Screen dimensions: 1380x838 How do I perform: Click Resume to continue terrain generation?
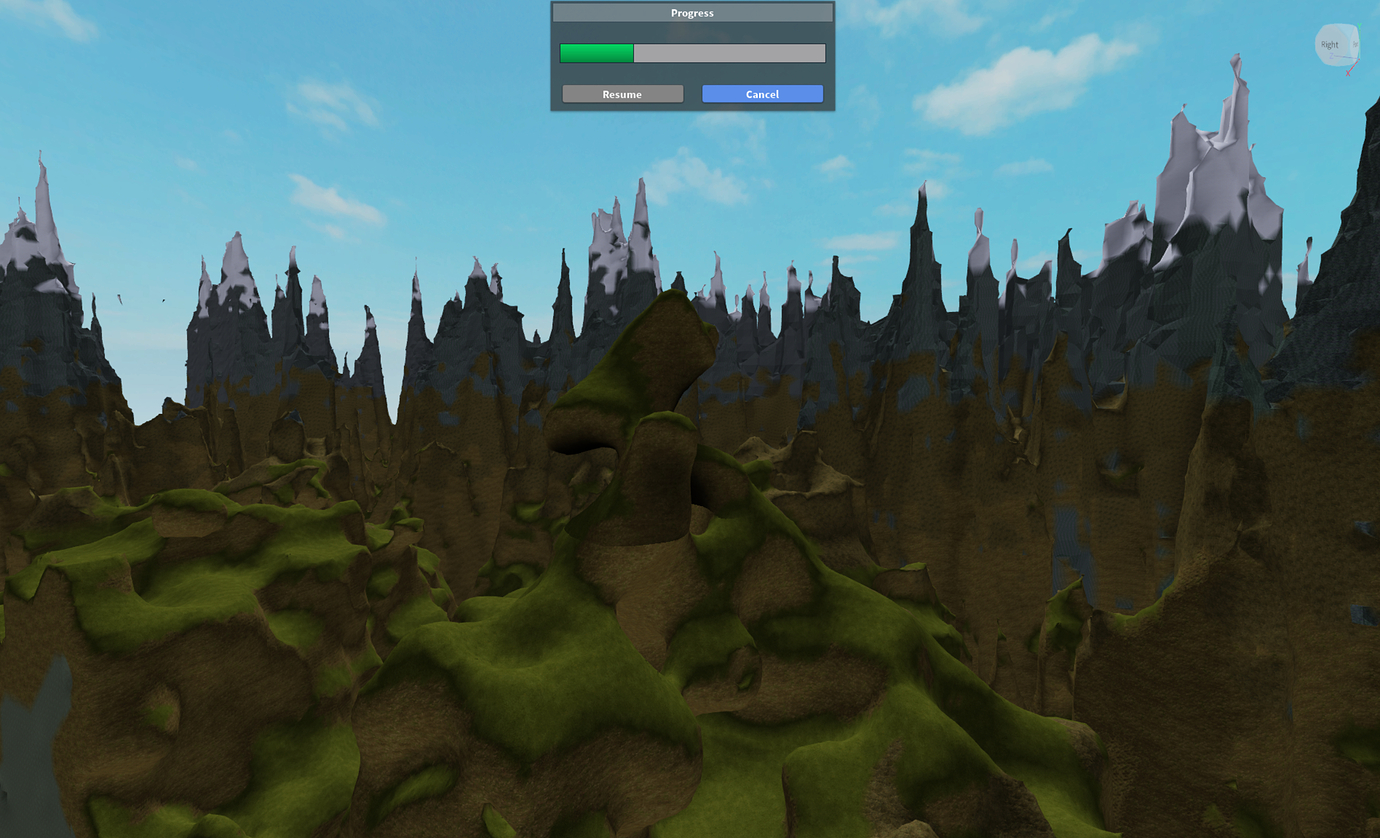click(x=622, y=93)
